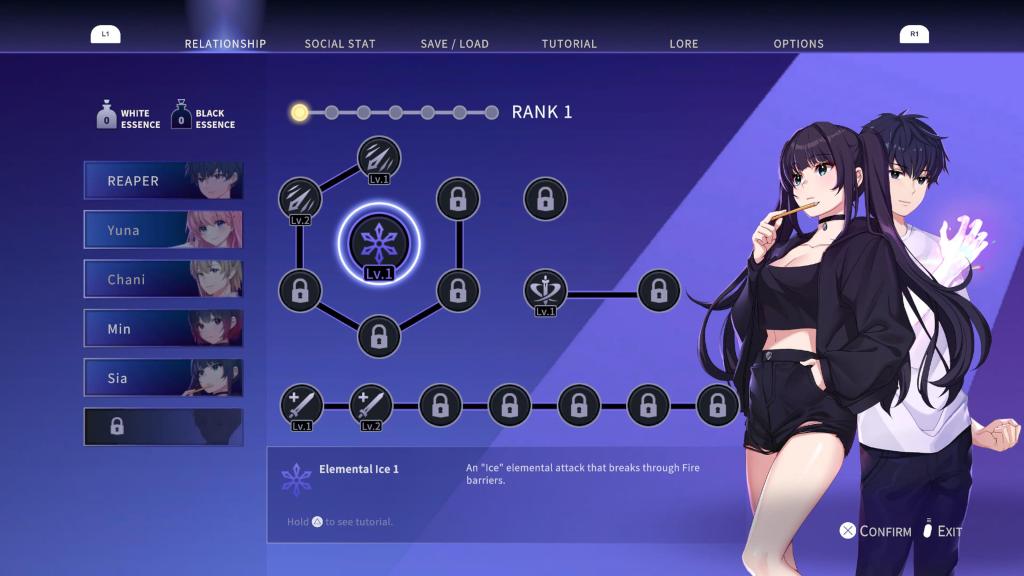Pick Min from the character list
The image size is (1024, 576).
click(x=163, y=328)
